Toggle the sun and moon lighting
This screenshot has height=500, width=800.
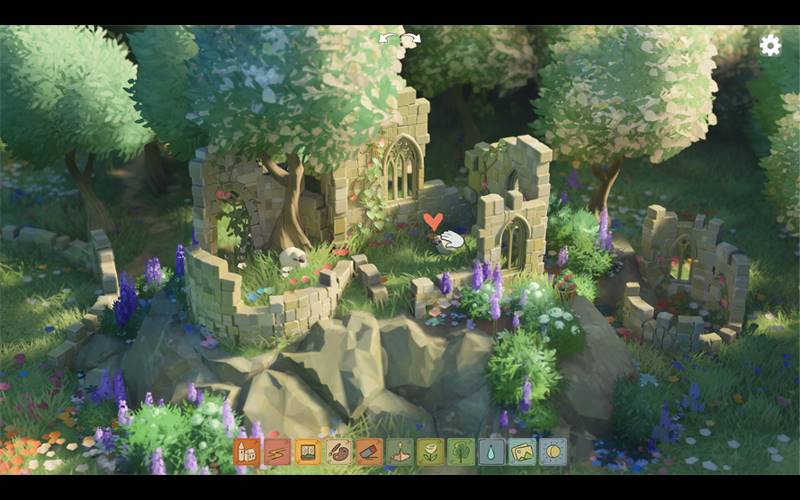pyautogui.click(x=552, y=452)
